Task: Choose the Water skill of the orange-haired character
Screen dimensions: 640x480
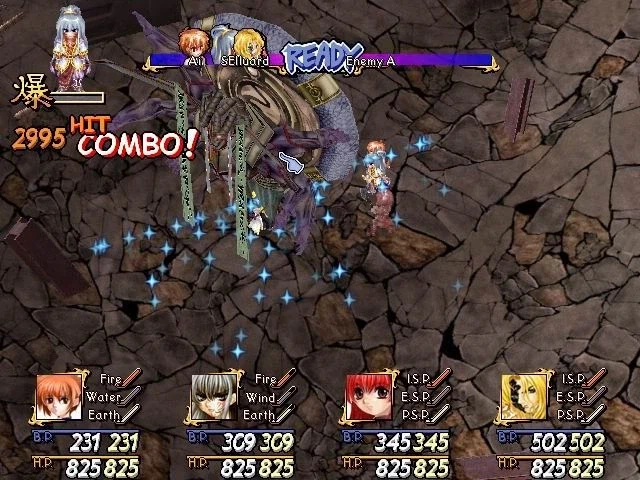Action: point(112,396)
